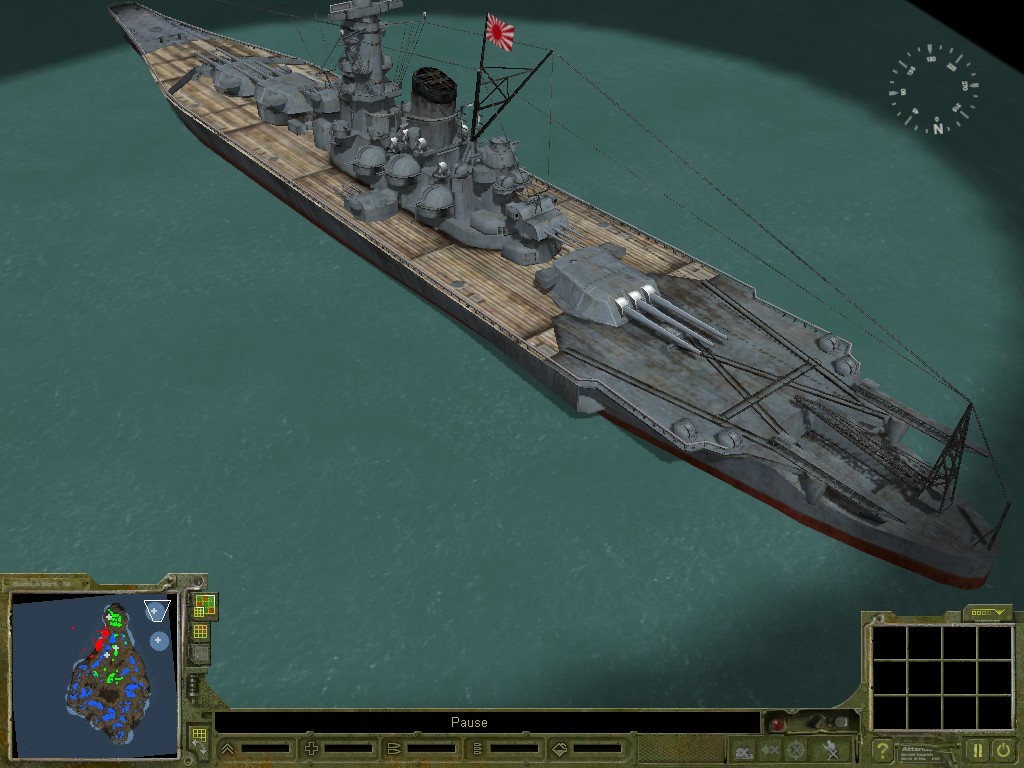Viewport: 1024px width, 768px height.
Task: Click the rank chevrons icon
Action: [x=228, y=748]
